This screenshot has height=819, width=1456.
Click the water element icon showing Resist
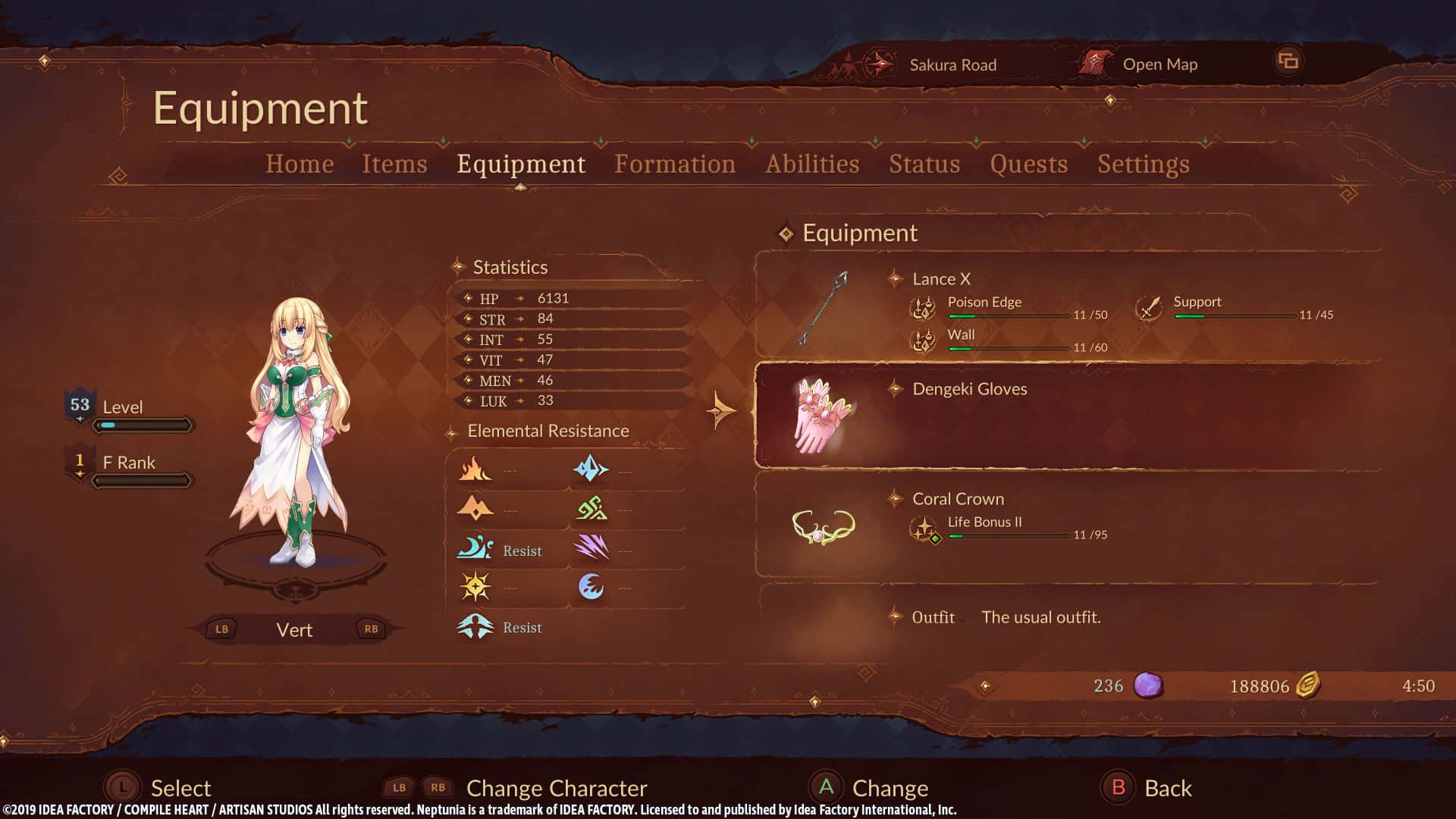point(474,548)
